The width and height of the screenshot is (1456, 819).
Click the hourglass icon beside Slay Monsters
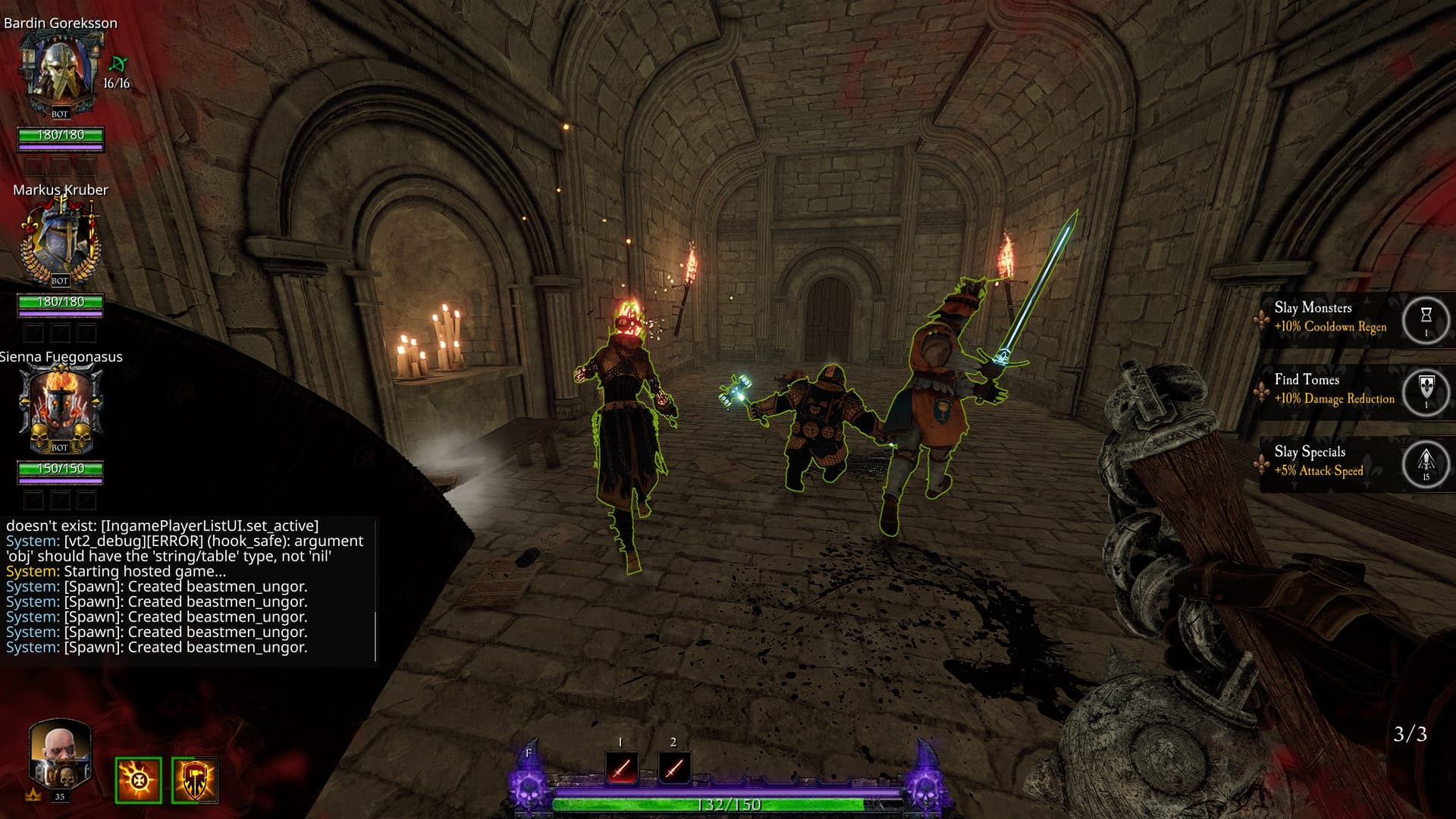point(1426,318)
